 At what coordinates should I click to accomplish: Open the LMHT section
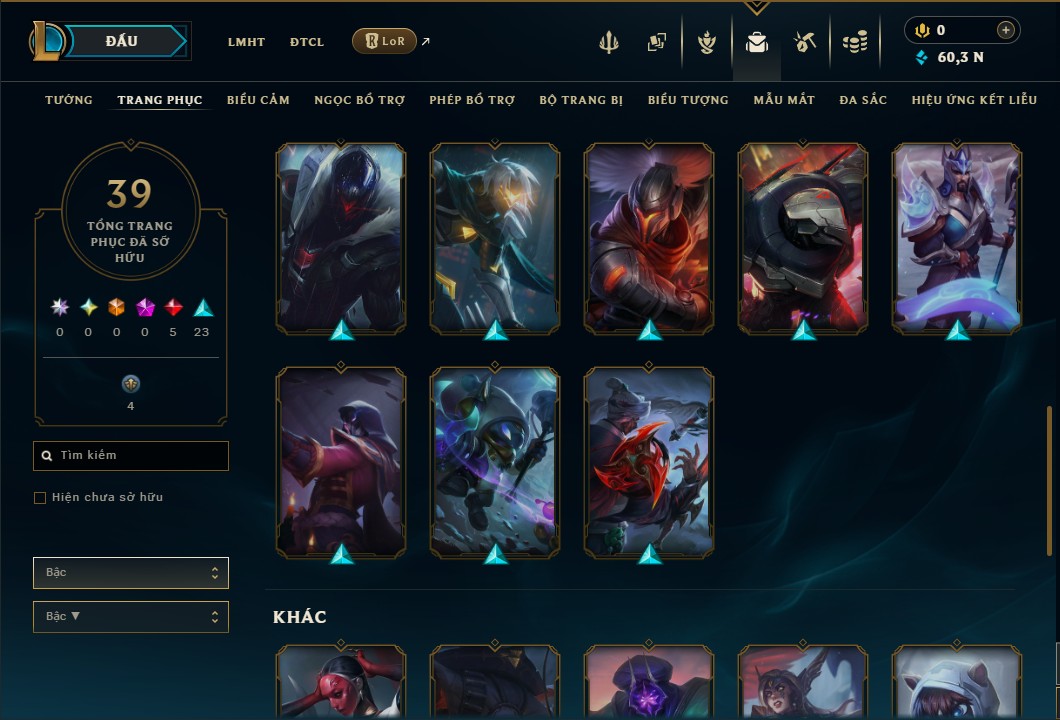246,42
